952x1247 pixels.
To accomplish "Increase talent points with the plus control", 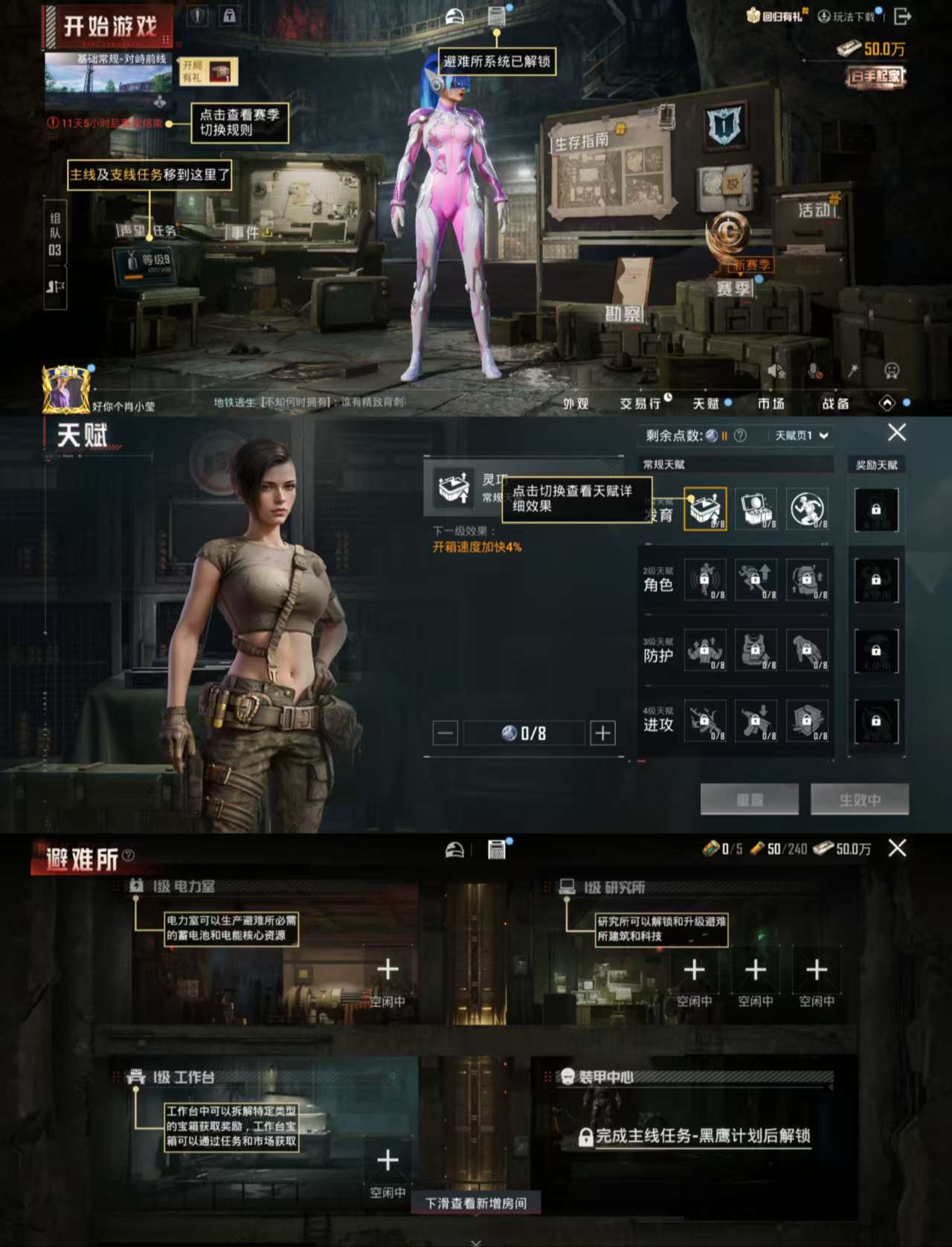I will 602,733.
